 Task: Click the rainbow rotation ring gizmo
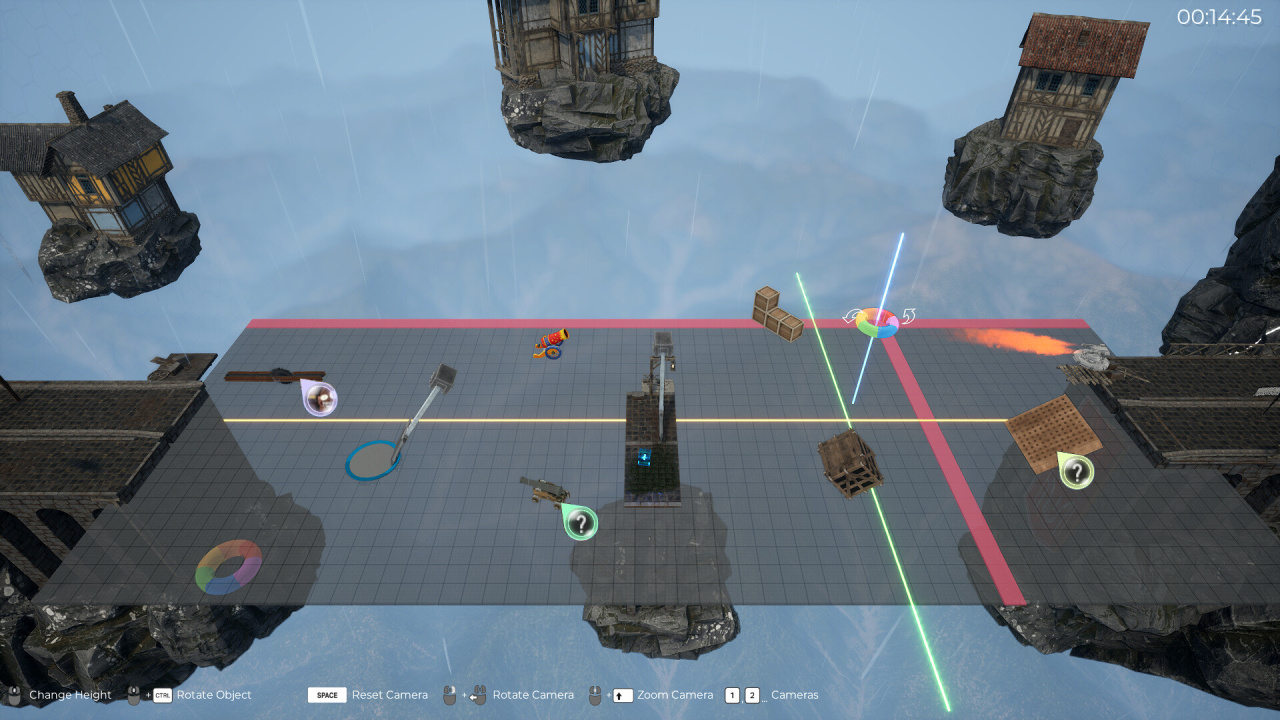pyautogui.click(x=878, y=322)
